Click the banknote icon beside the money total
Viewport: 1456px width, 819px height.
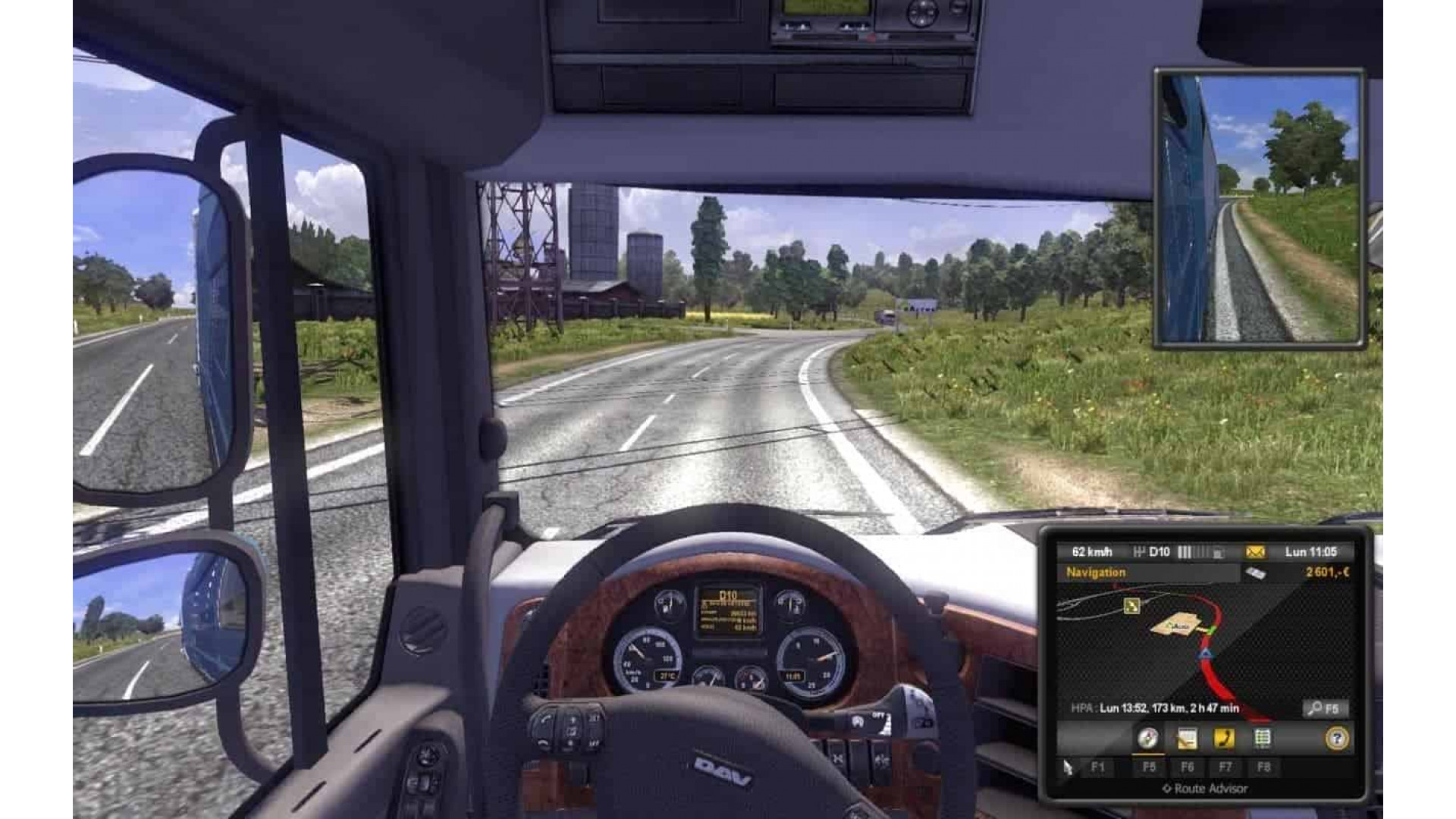pyautogui.click(x=1256, y=571)
